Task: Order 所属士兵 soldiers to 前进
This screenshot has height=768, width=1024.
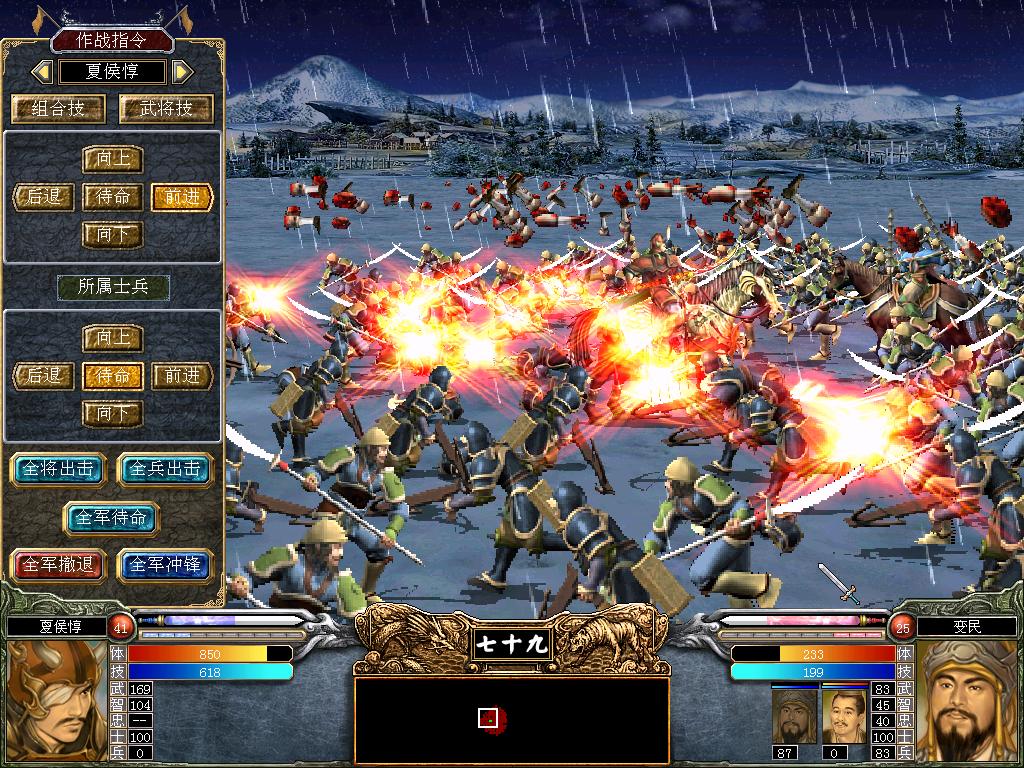Action: (182, 376)
